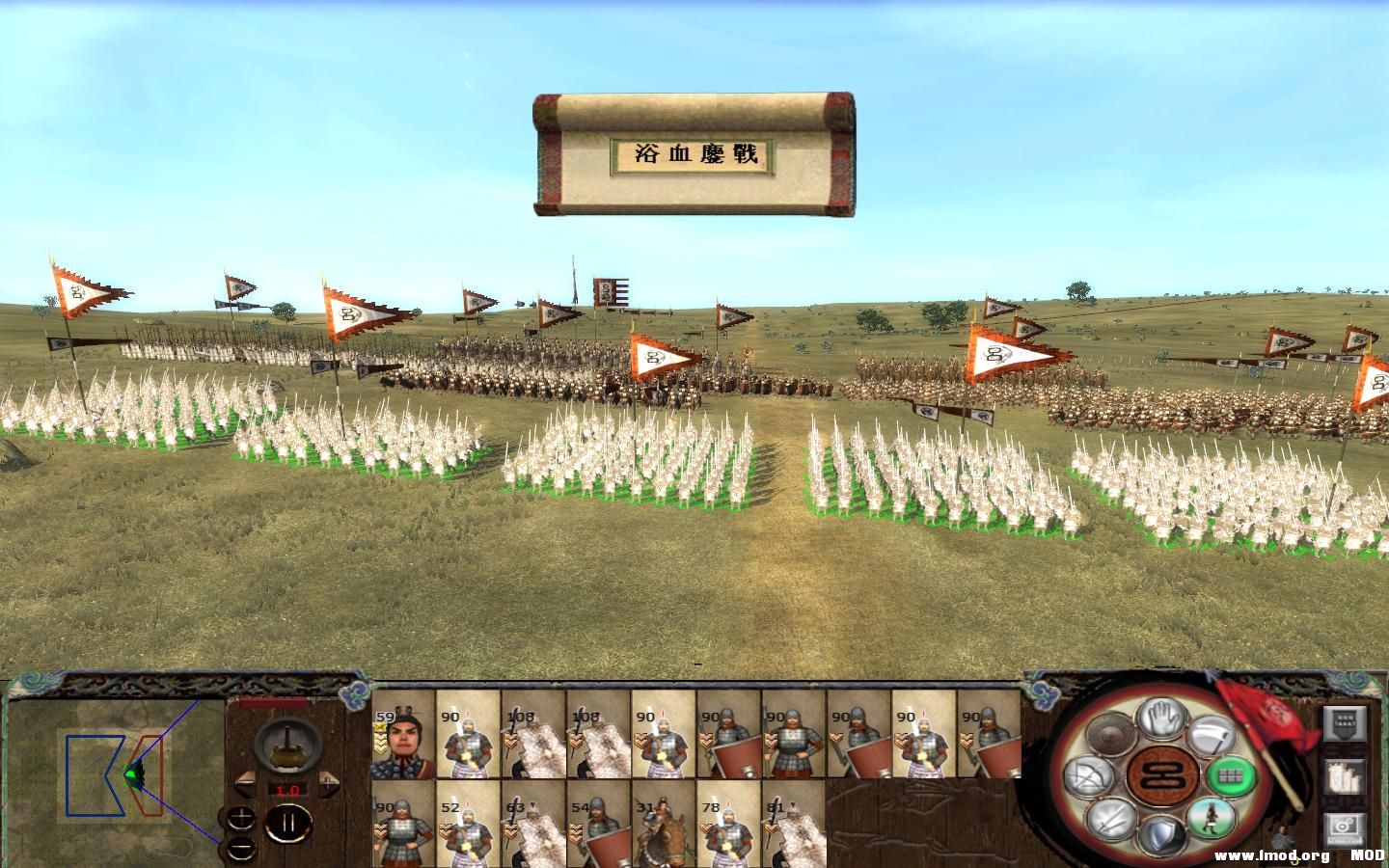The height and width of the screenshot is (868, 1389).
Task: Open the camera options icon at bottom right
Action: [1343, 828]
